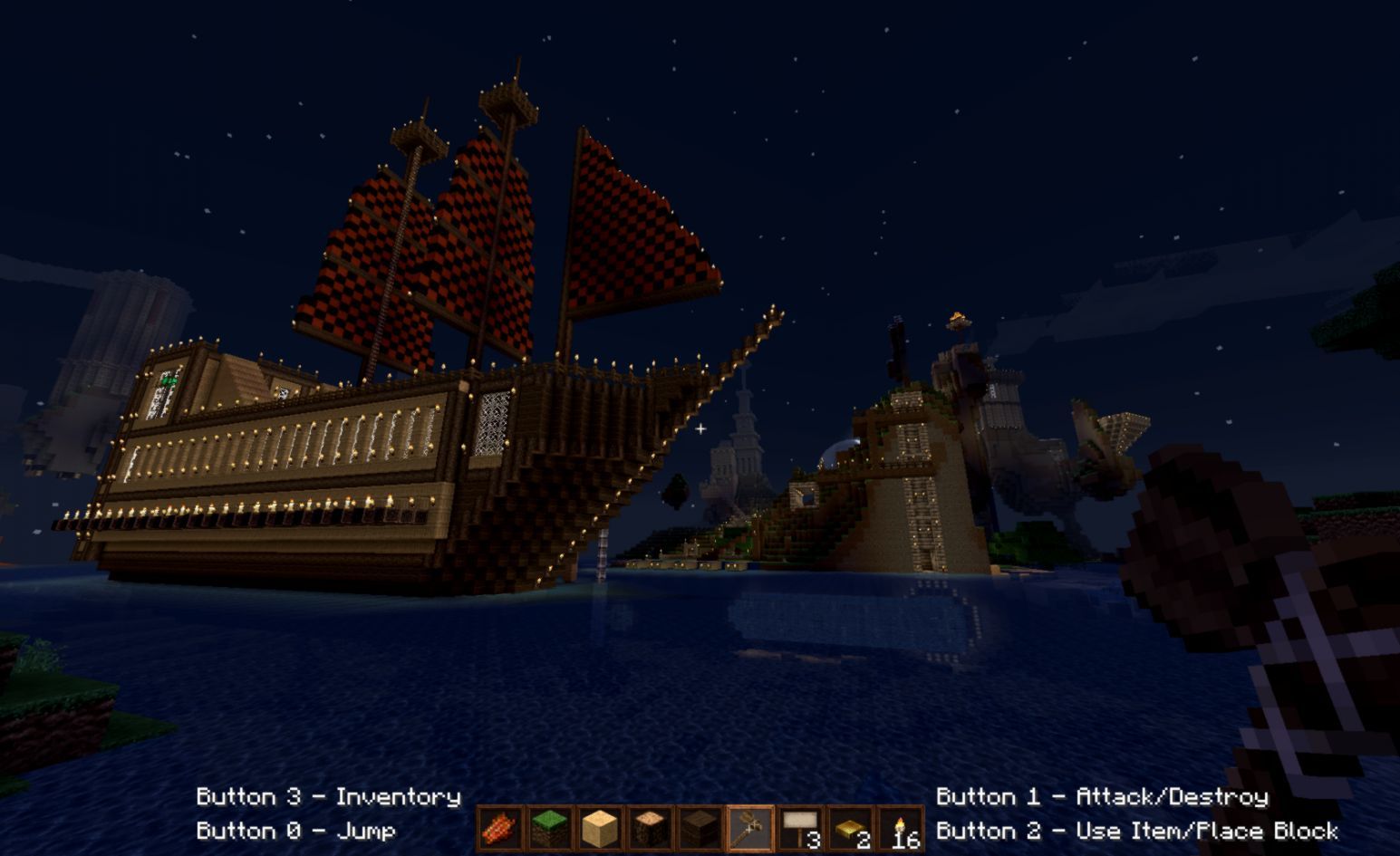Click the Button 3 - Inventory label
1400x856 pixels.
[328, 797]
